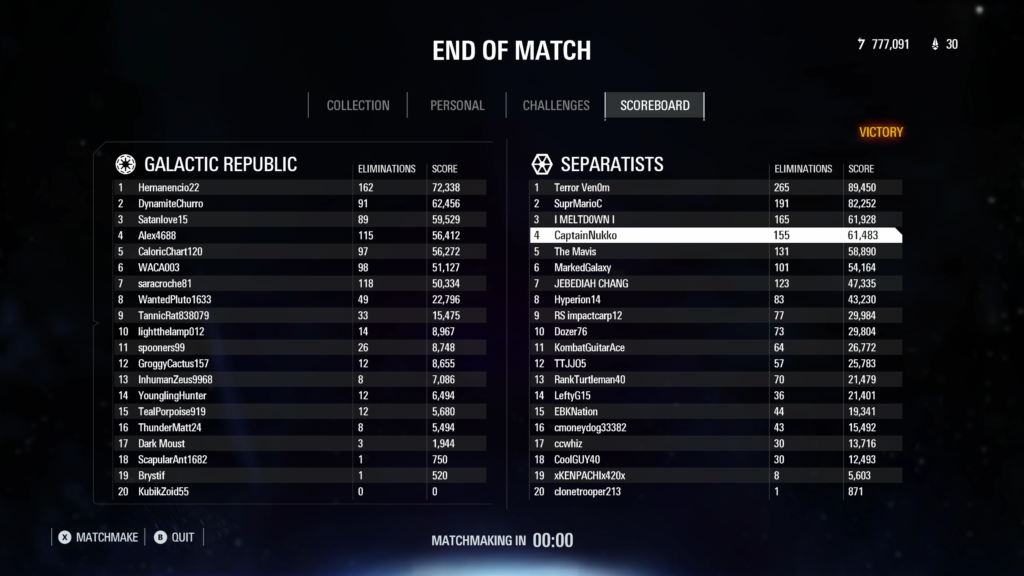Image resolution: width=1024 pixels, height=576 pixels.
Task: Choose the KubikZoid55 row
Action: [300, 491]
